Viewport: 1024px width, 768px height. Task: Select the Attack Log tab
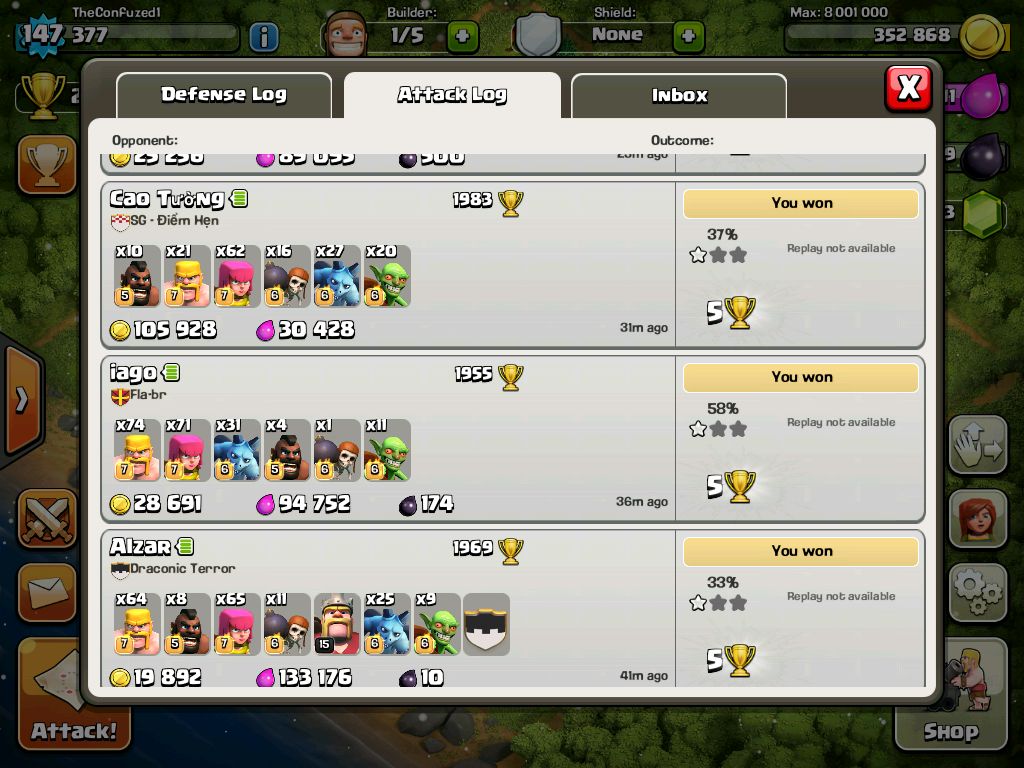click(452, 95)
